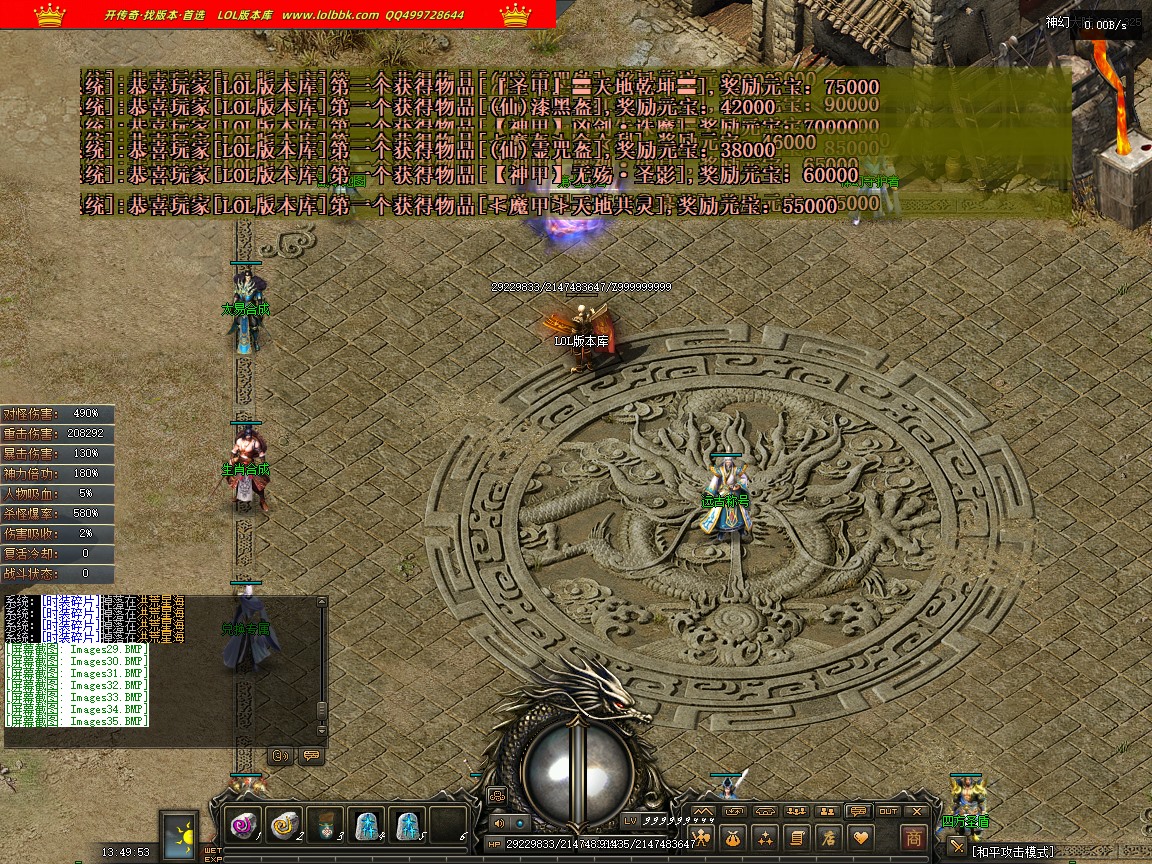Viewport: 1152px width, 864px height.
Task: Open the heart icon panel
Action: tap(859, 838)
